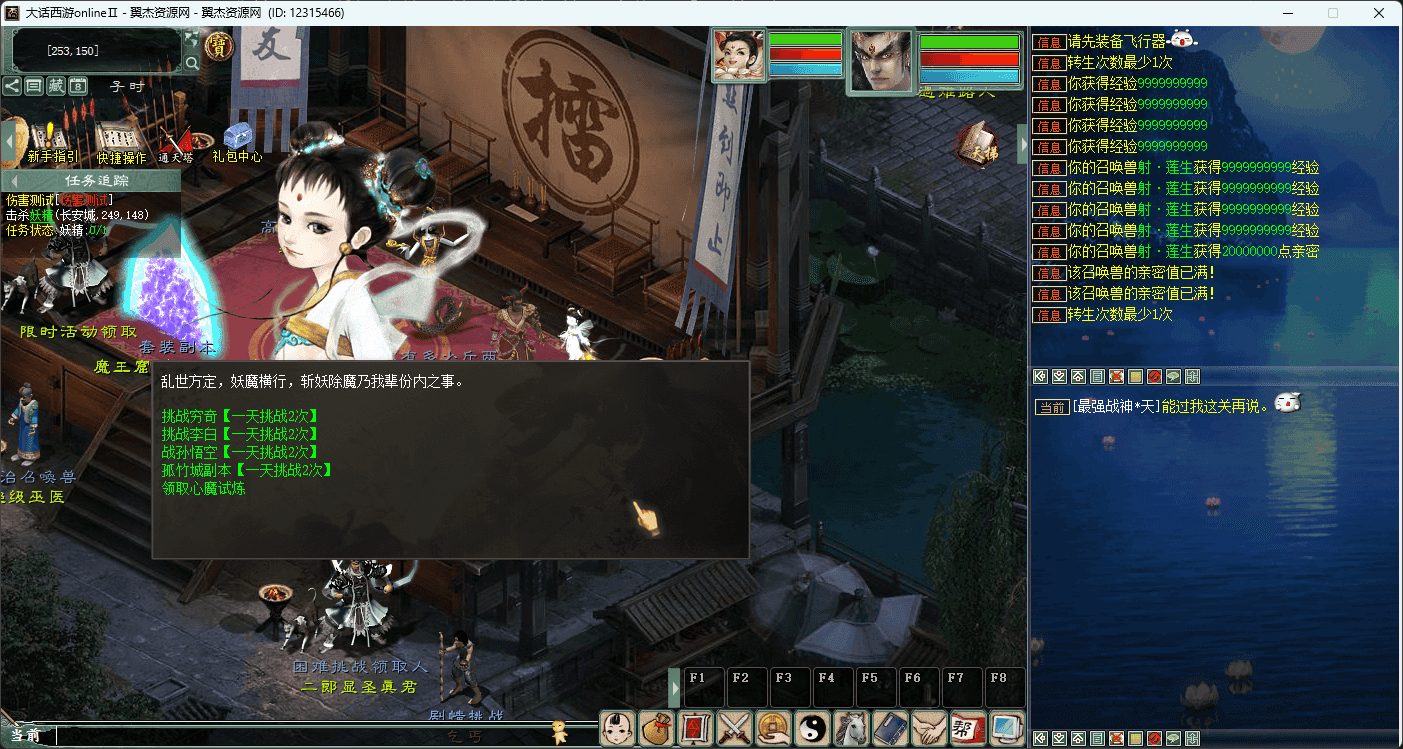The width and height of the screenshot is (1403, 749).
Task: Open the 帮 guild icon
Action: click(967, 728)
